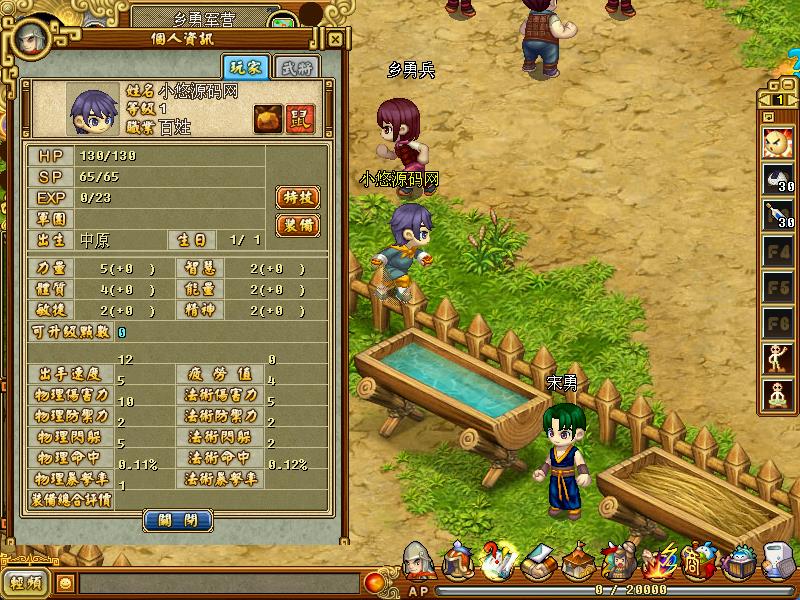
Task: Click the pagoda building icon in bottom bar
Action: point(578,562)
